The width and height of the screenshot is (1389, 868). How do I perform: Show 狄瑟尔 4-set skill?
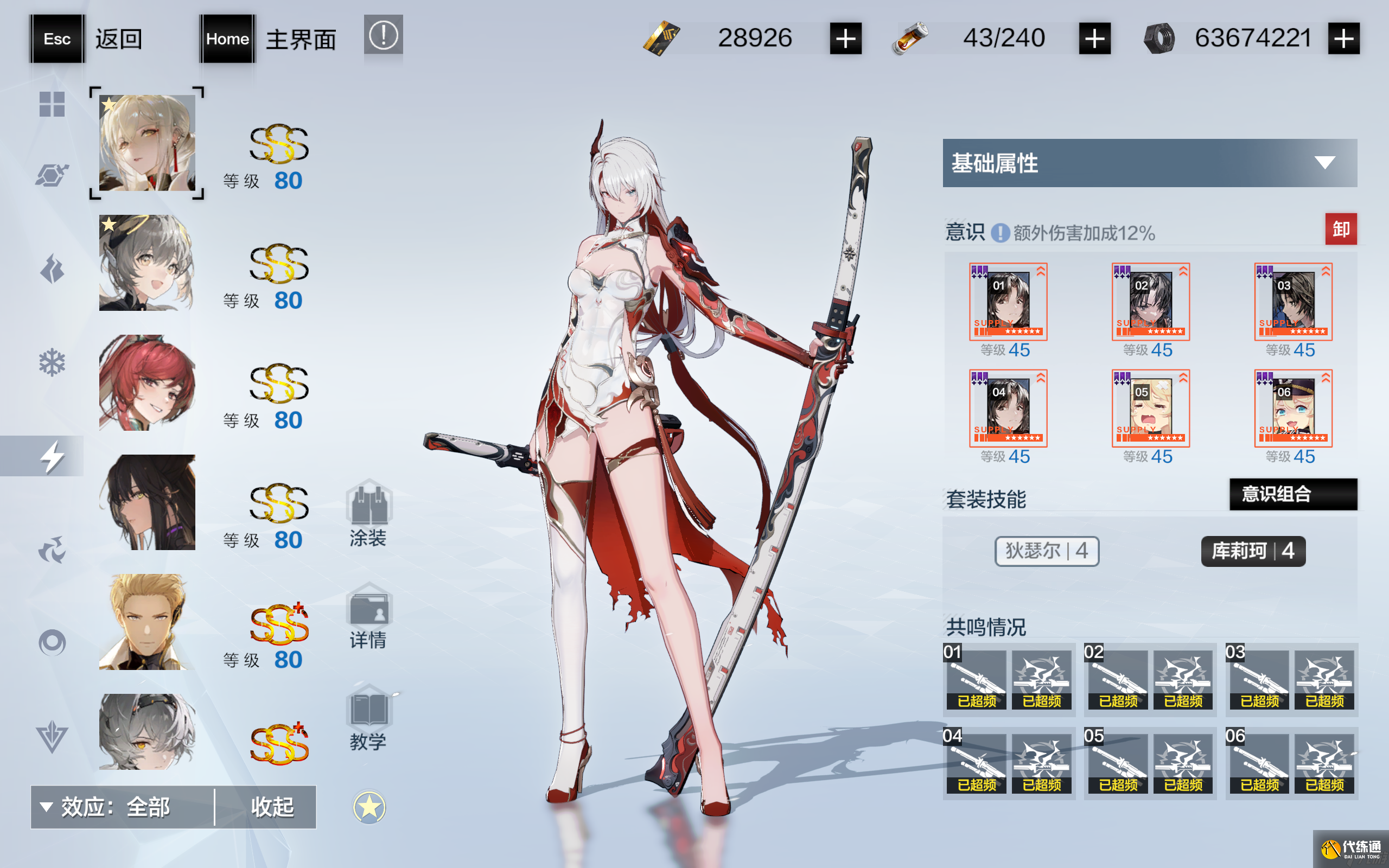[x=1046, y=551]
